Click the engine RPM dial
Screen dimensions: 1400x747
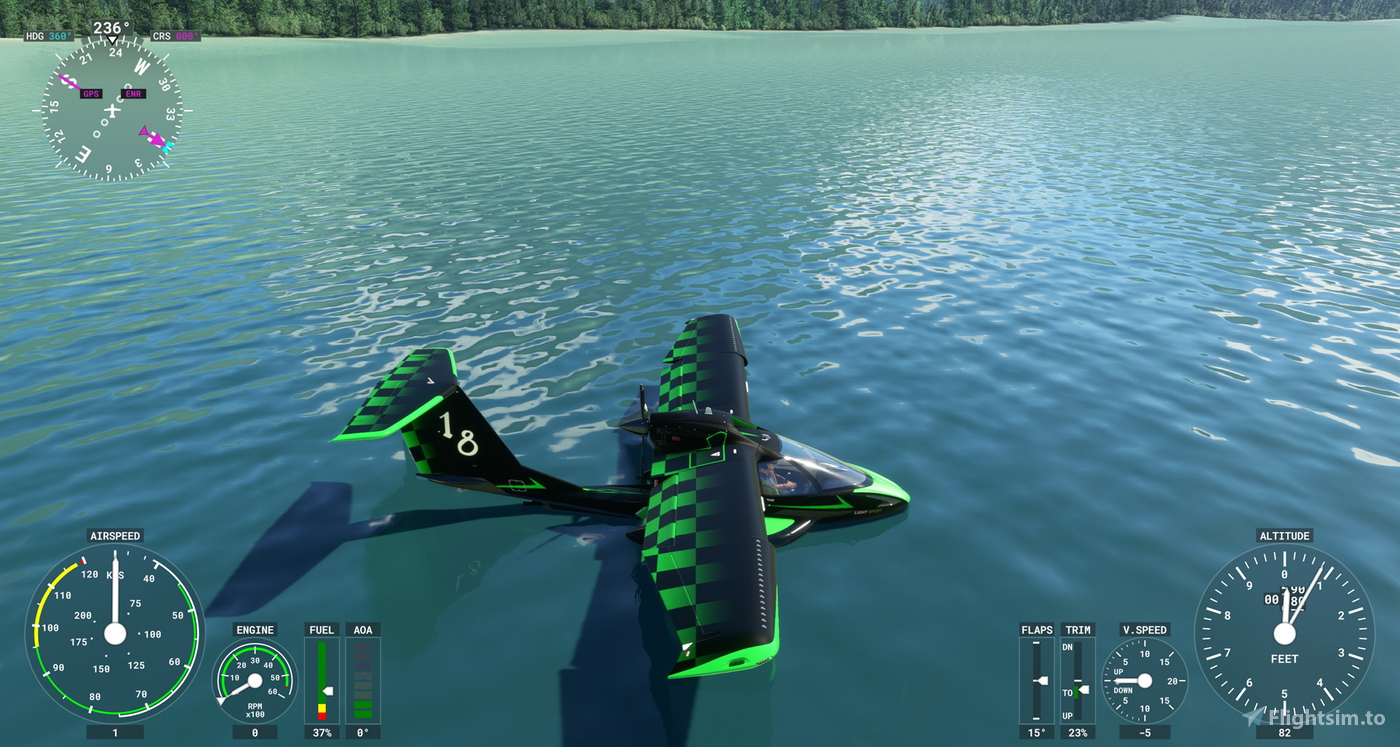tap(254, 680)
